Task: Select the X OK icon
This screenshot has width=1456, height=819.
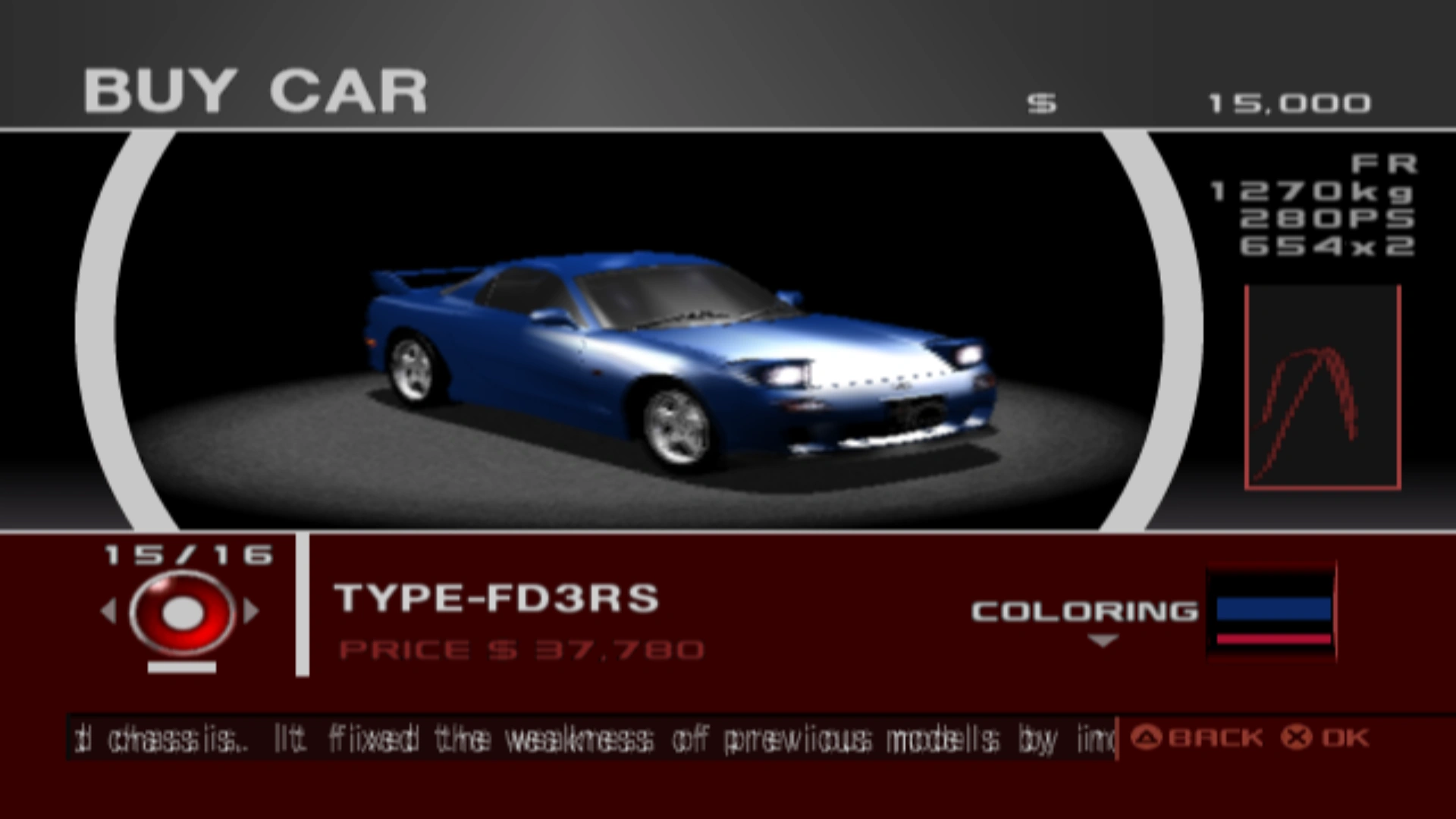Action: [1294, 736]
